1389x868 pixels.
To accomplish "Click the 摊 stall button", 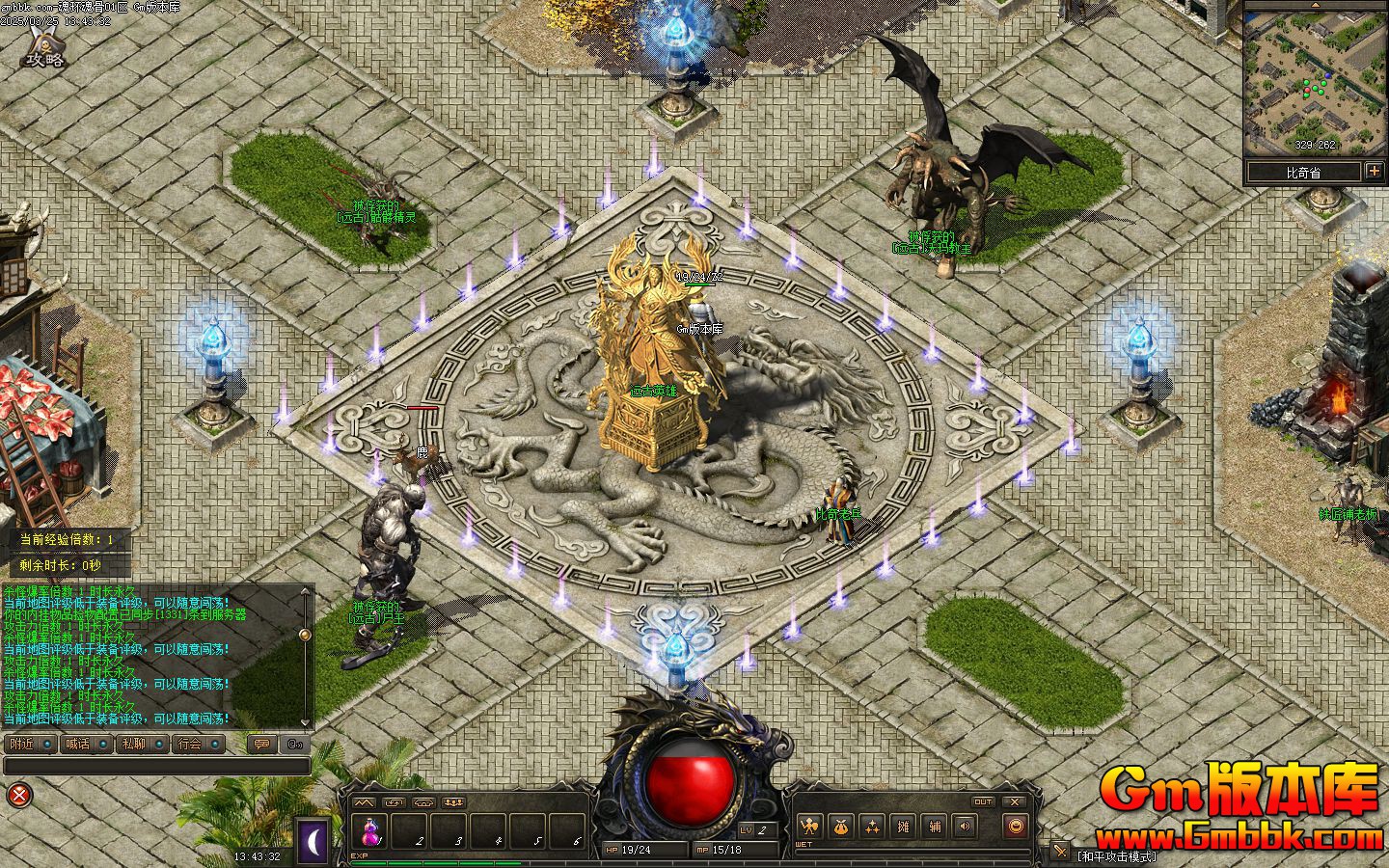I will (904, 826).
